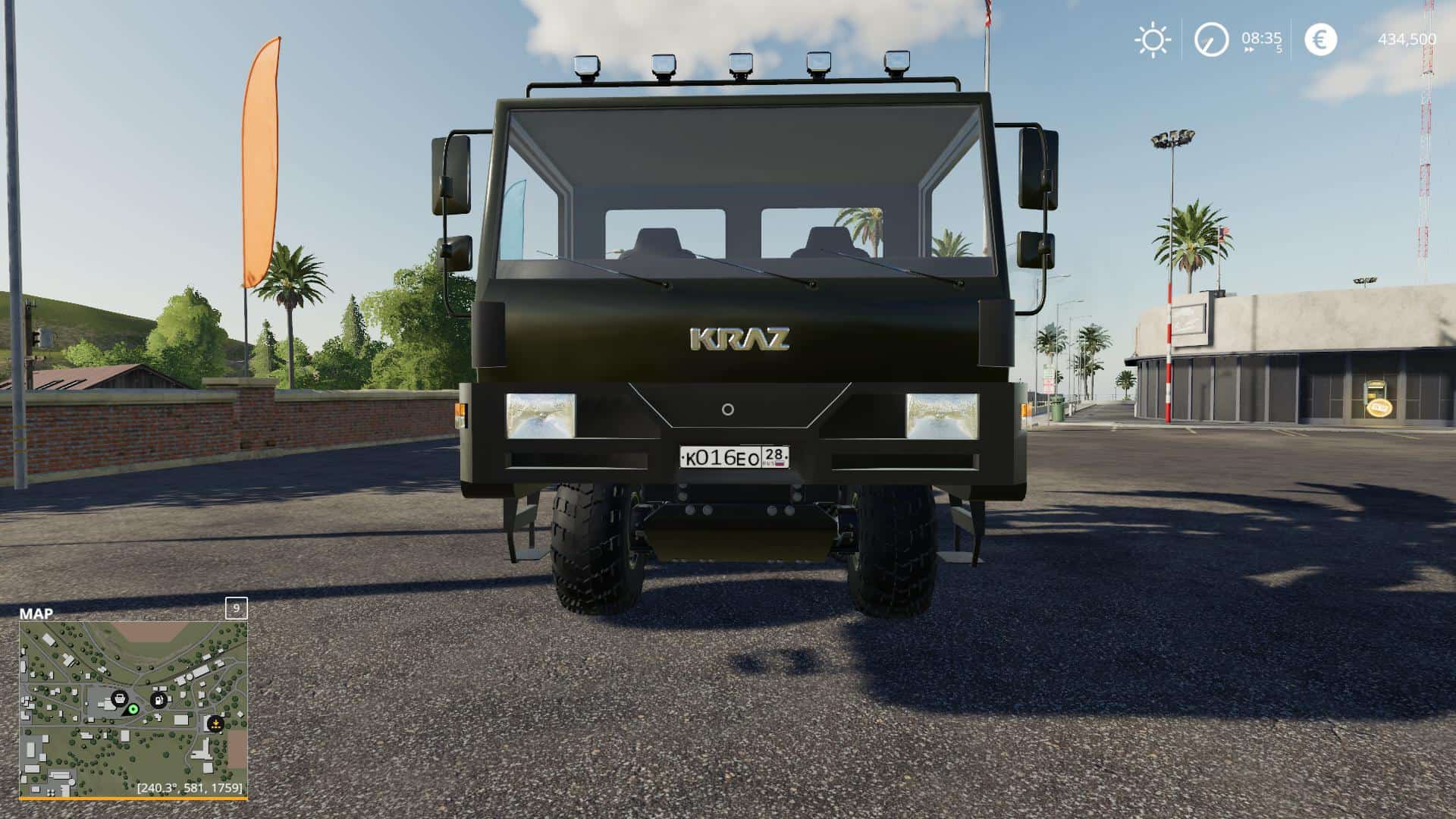The height and width of the screenshot is (819, 1456).
Task: Click the euro coin money icon
Action: (x=1321, y=39)
